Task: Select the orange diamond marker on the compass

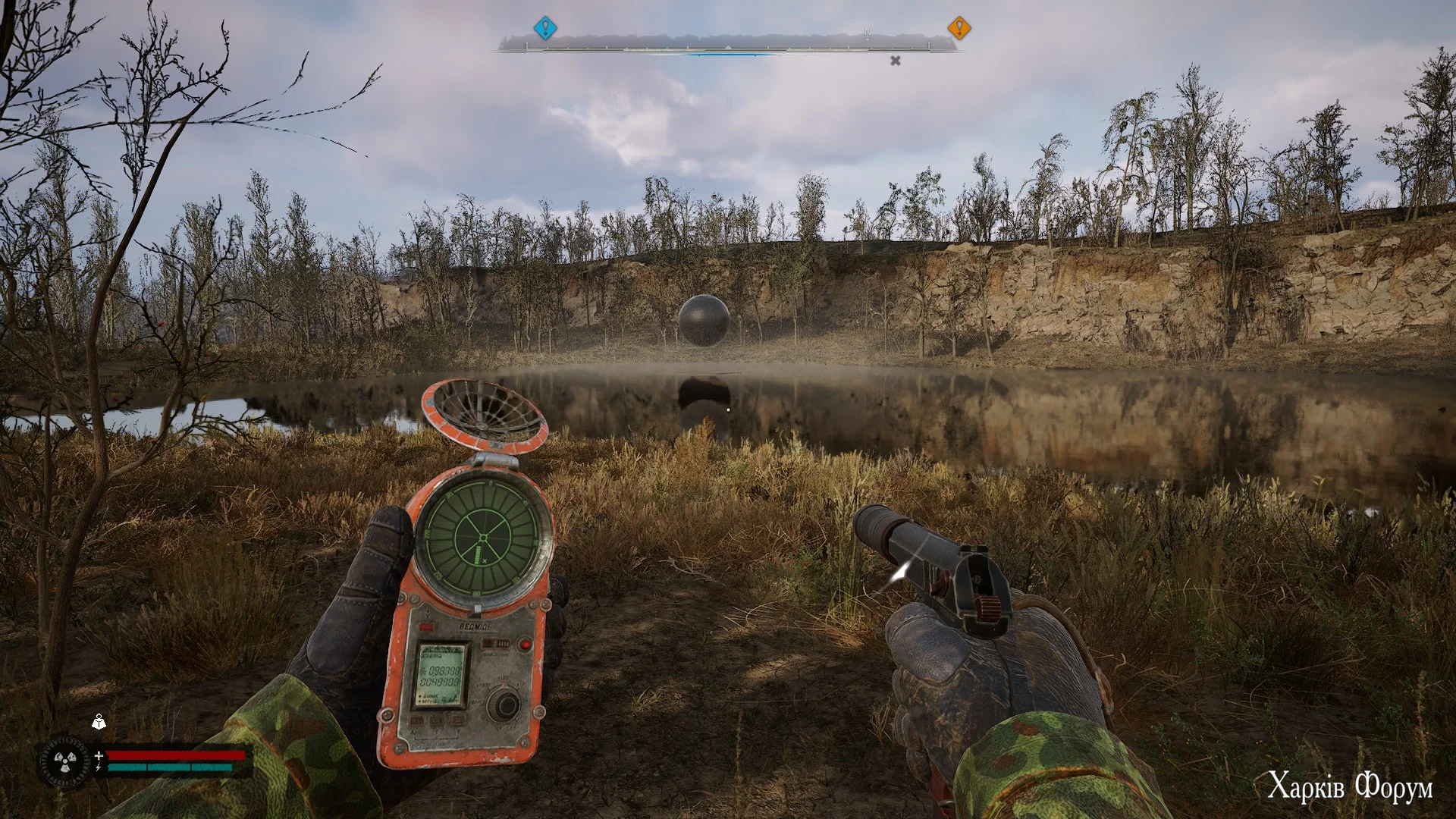Action: 959,29
